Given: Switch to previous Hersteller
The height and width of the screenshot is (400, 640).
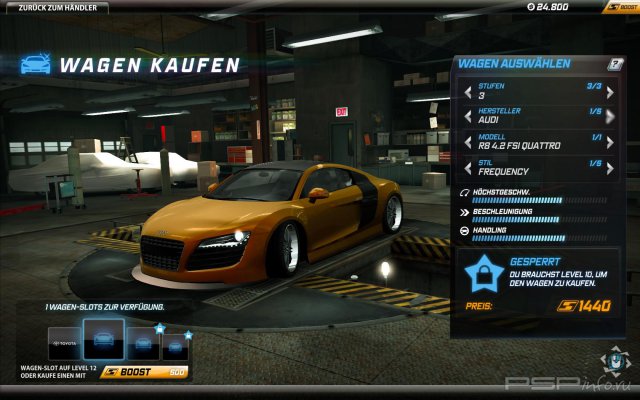Looking at the screenshot, I should pyautogui.click(x=467, y=118).
